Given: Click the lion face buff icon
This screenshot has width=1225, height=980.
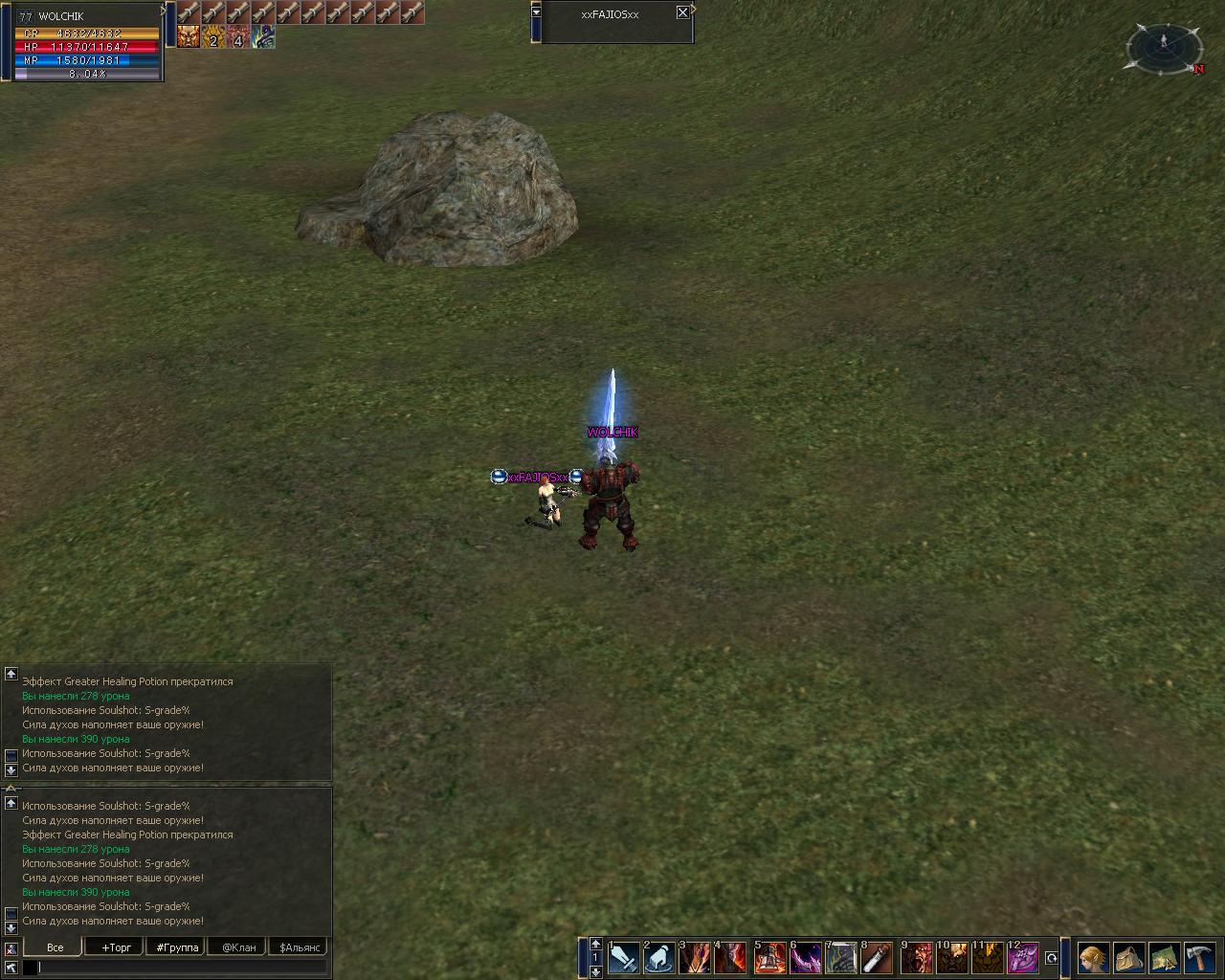Looking at the screenshot, I should [x=189, y=37].
